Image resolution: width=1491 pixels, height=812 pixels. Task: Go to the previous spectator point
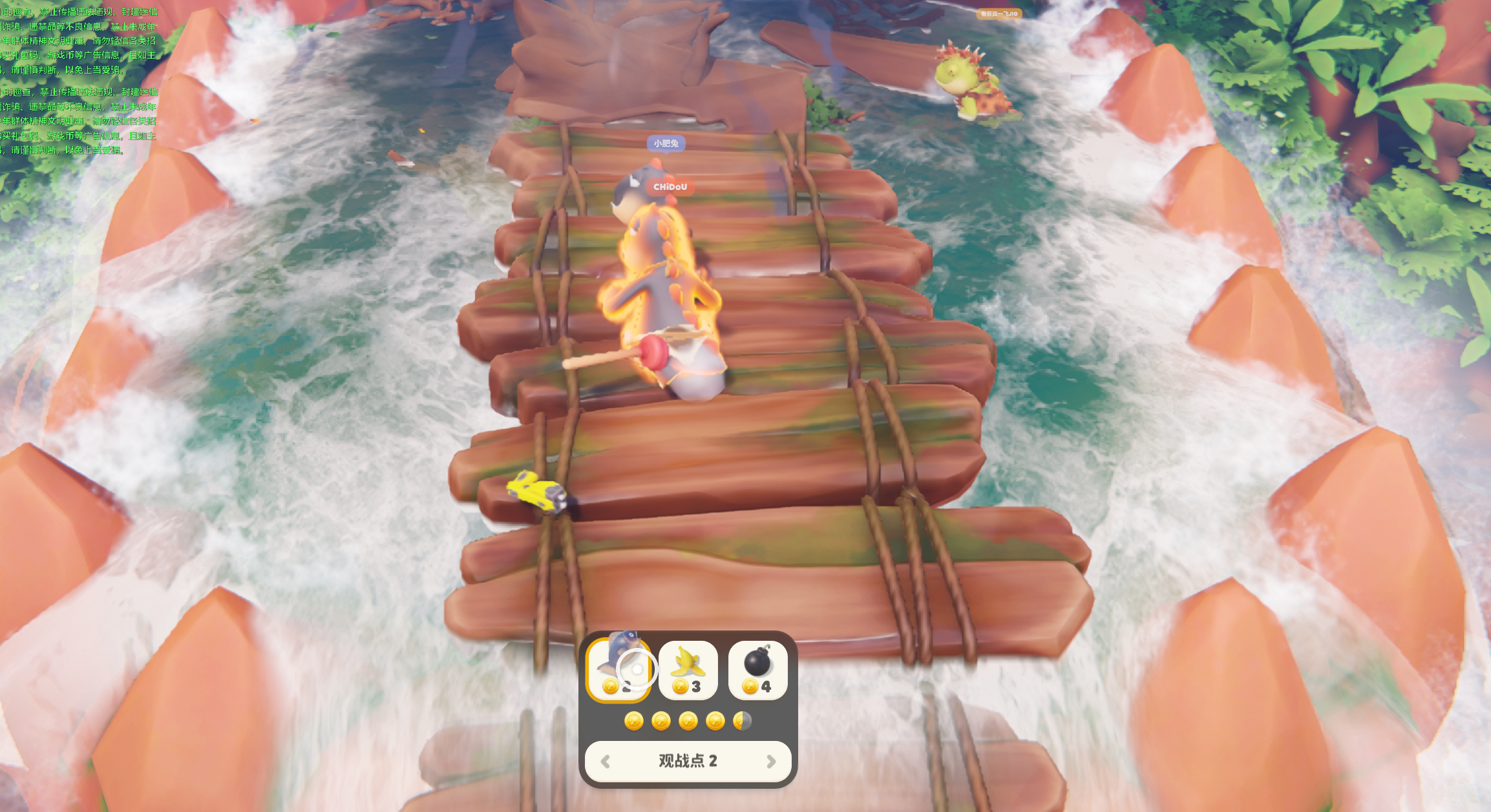(606, 762)
